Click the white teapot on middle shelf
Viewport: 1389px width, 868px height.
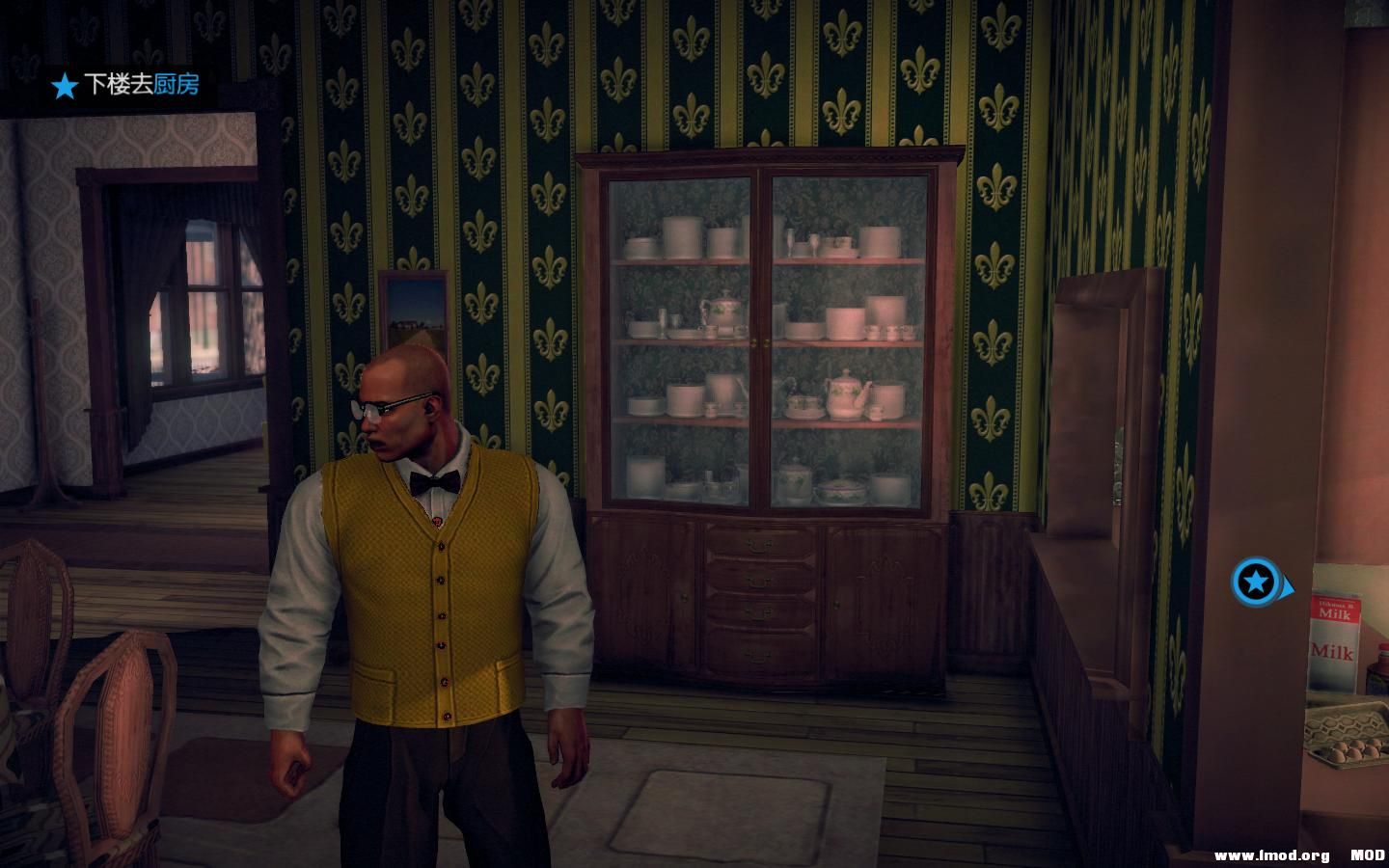coord(845,393)
